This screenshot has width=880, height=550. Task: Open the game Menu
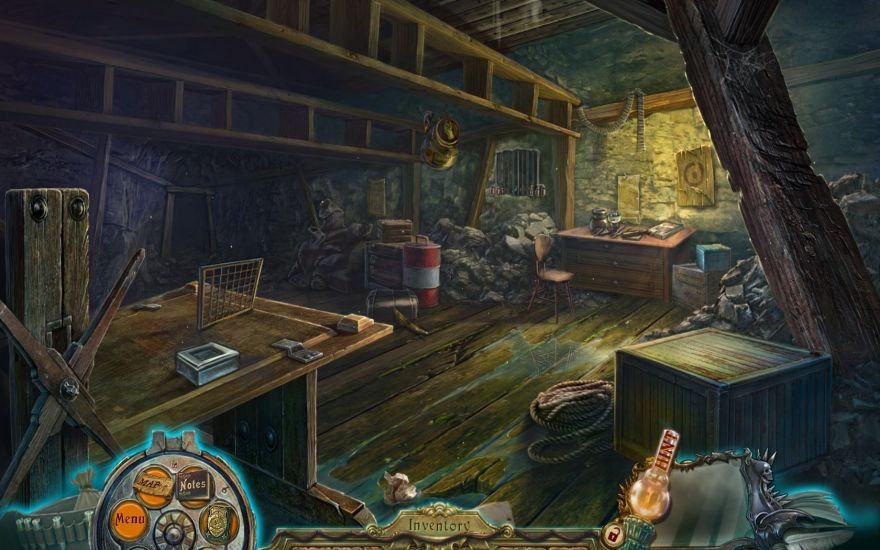tap(130, 519)
